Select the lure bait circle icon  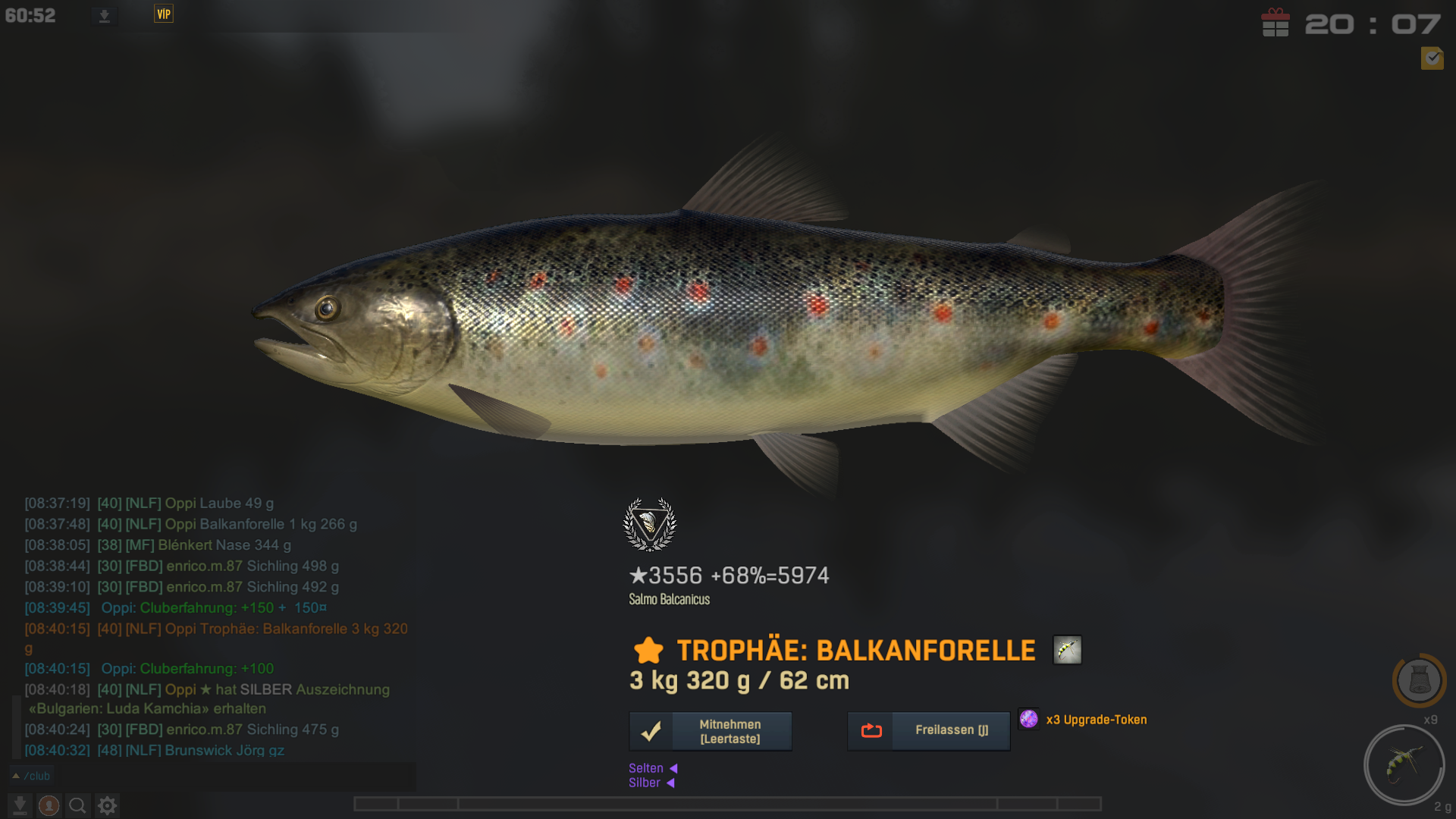click(1404, 764)
